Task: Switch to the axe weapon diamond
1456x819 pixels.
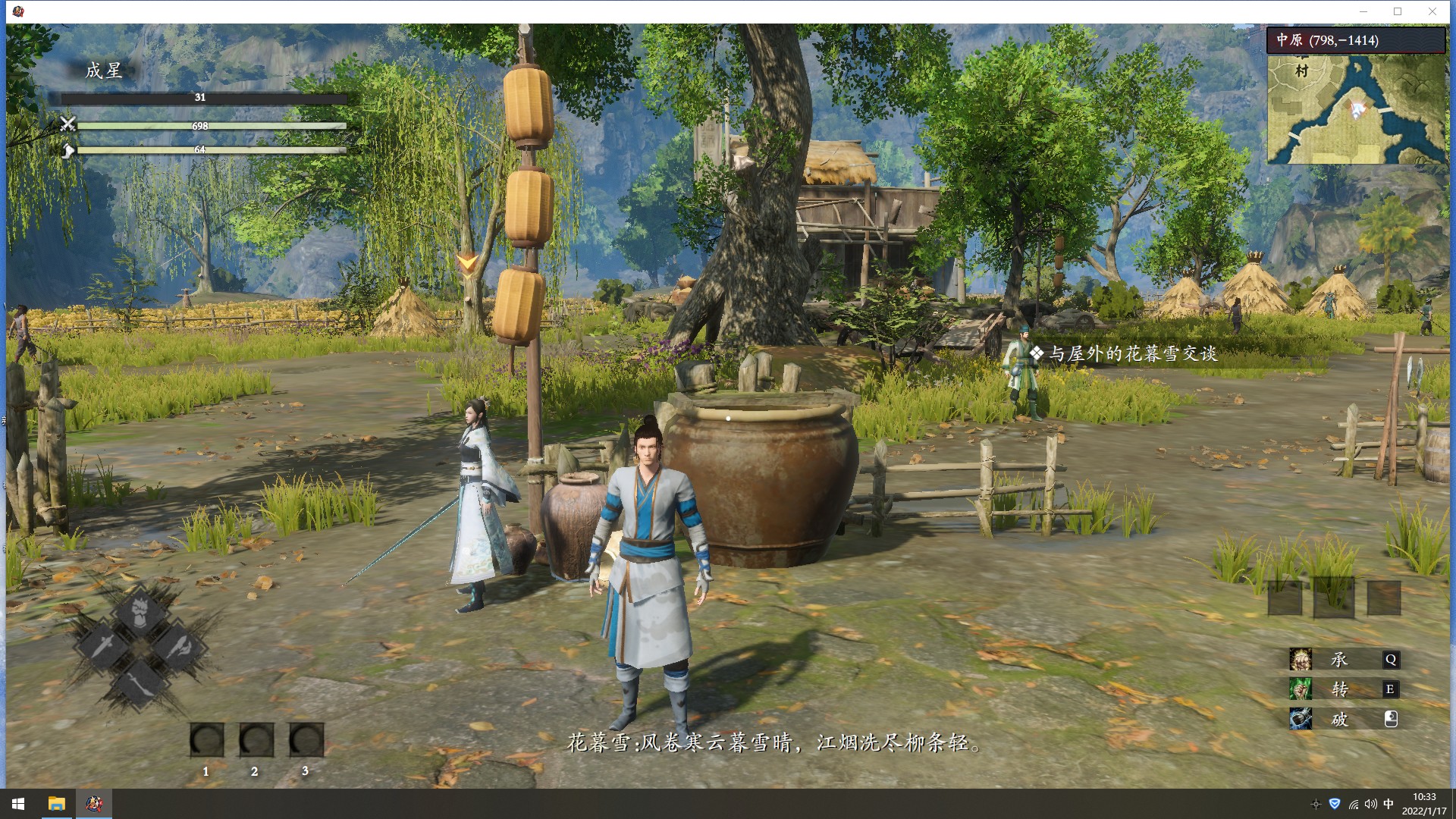Action: tap(179, 648)
